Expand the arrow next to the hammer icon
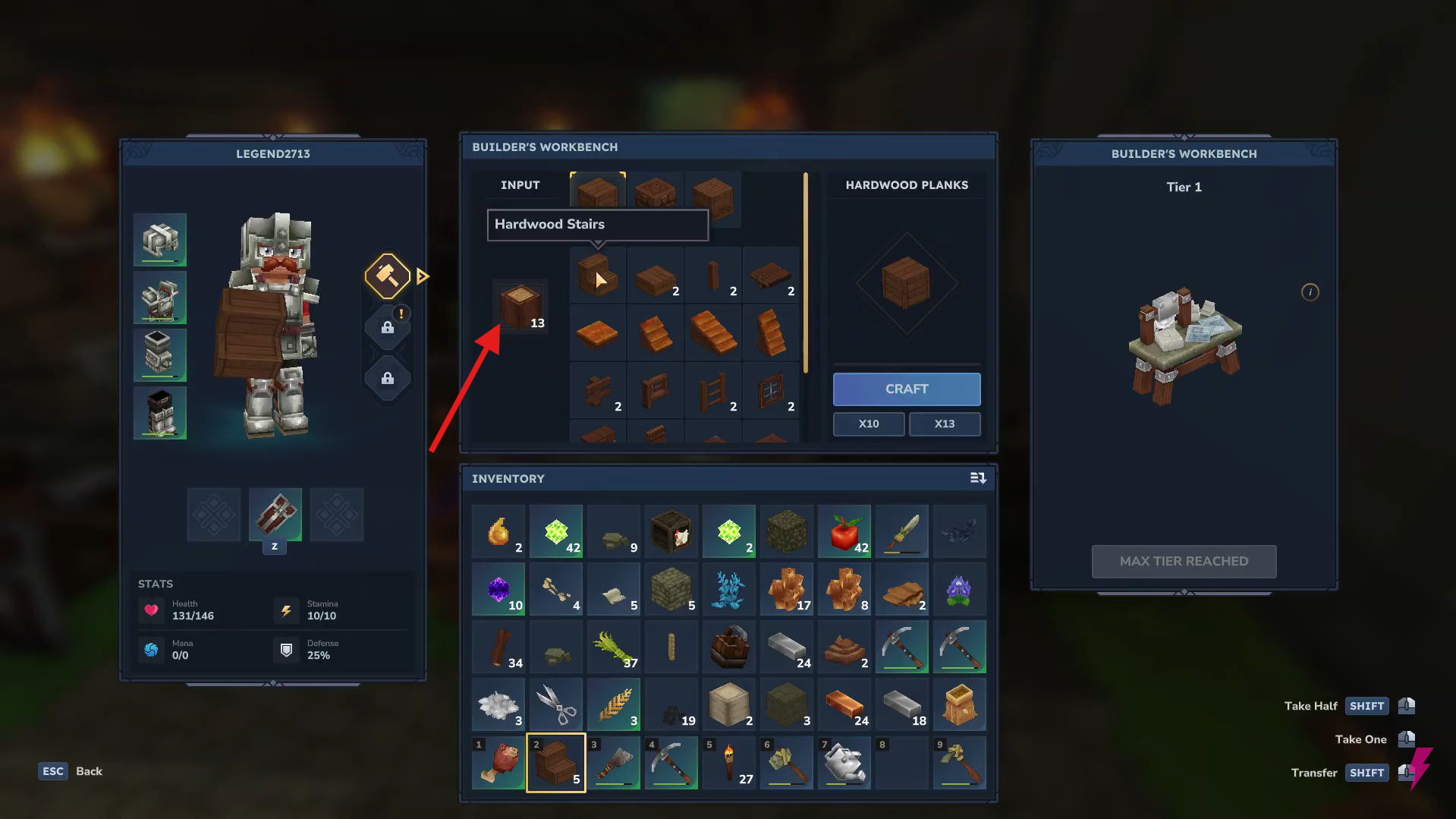 [x=423, y=276]
